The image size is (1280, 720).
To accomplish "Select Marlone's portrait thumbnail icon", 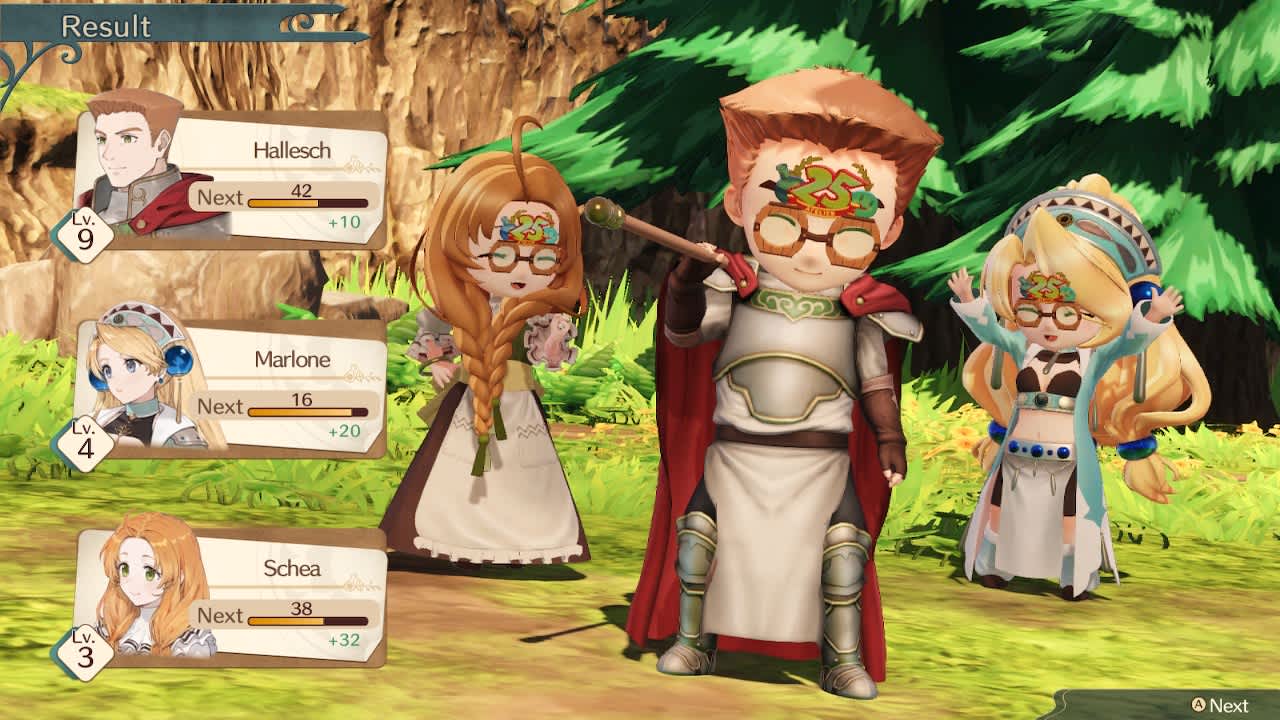I will (x=123, y=376).
